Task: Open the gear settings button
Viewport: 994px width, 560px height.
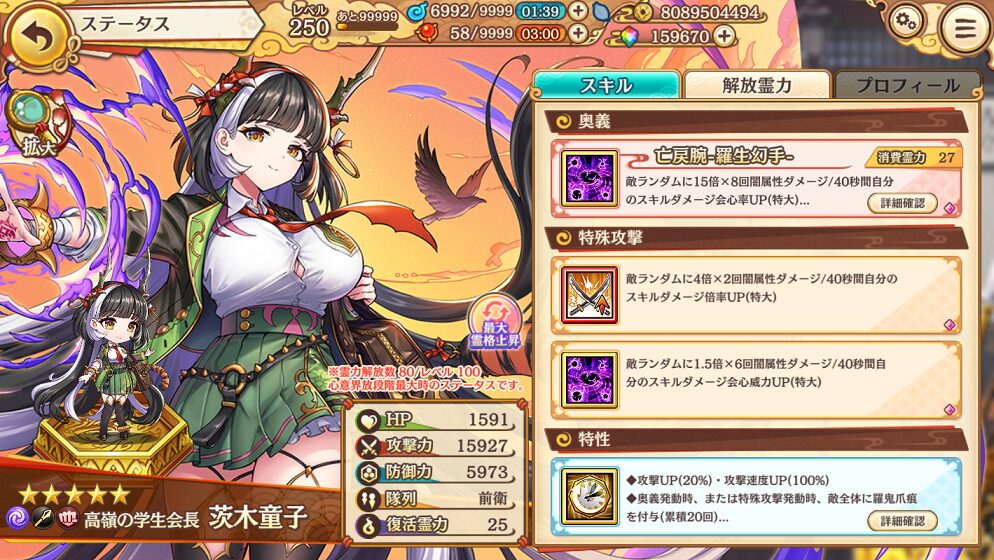Action: coord(906,22)
